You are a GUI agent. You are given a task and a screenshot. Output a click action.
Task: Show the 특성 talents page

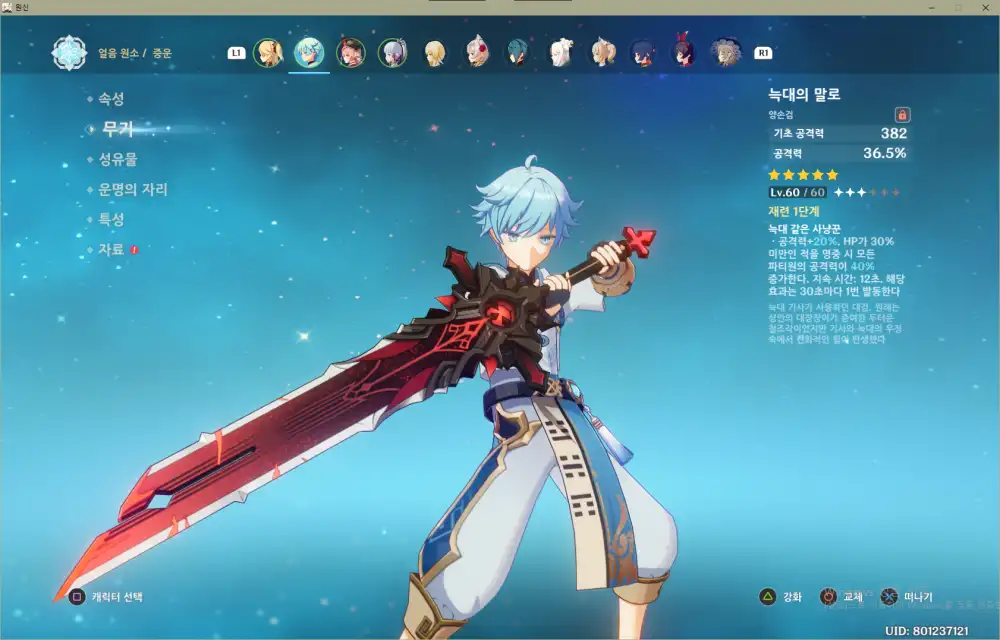pyautogui.click(x=110, y=219)
